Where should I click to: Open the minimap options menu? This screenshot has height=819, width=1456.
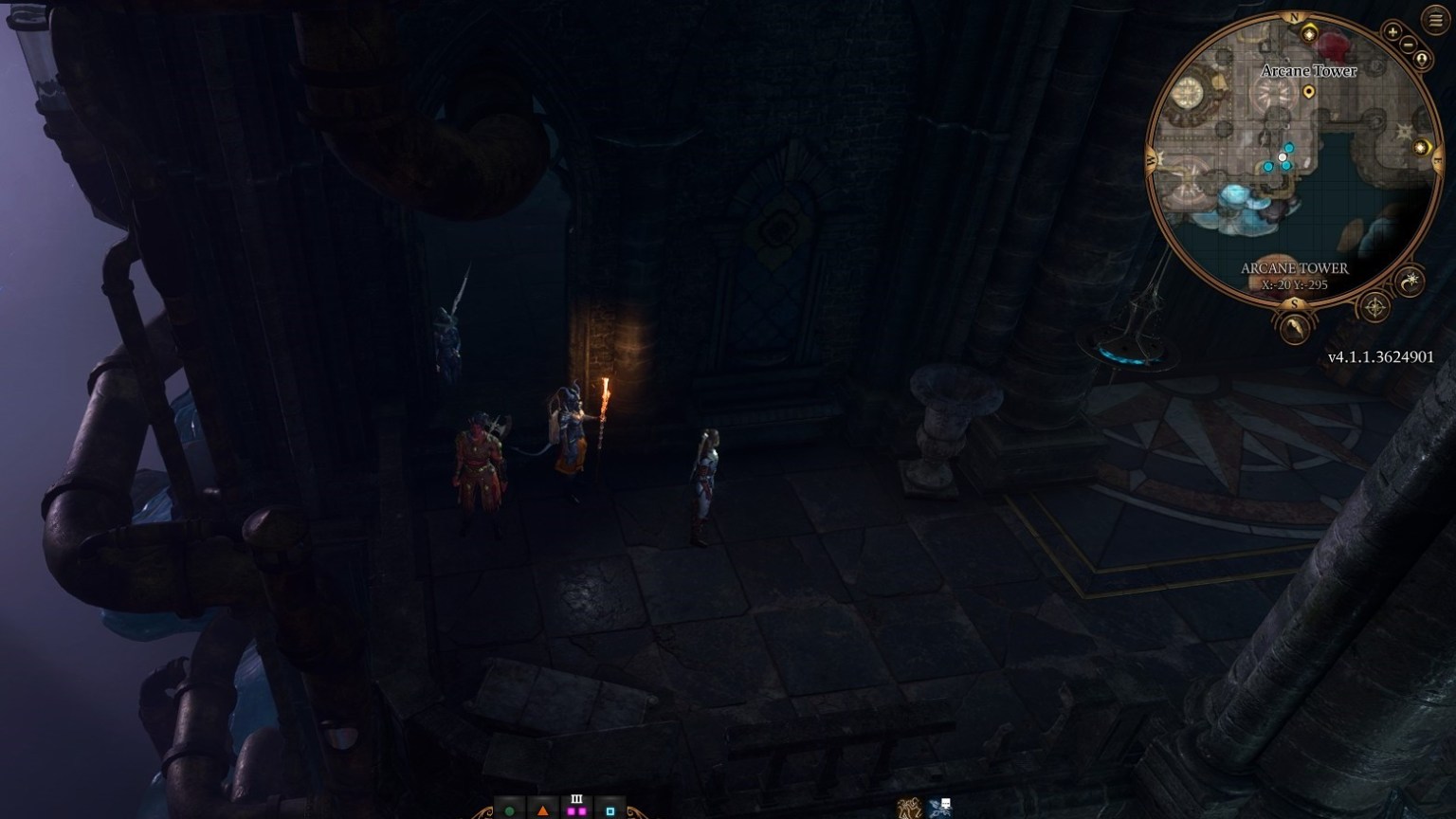[1433, 19]
